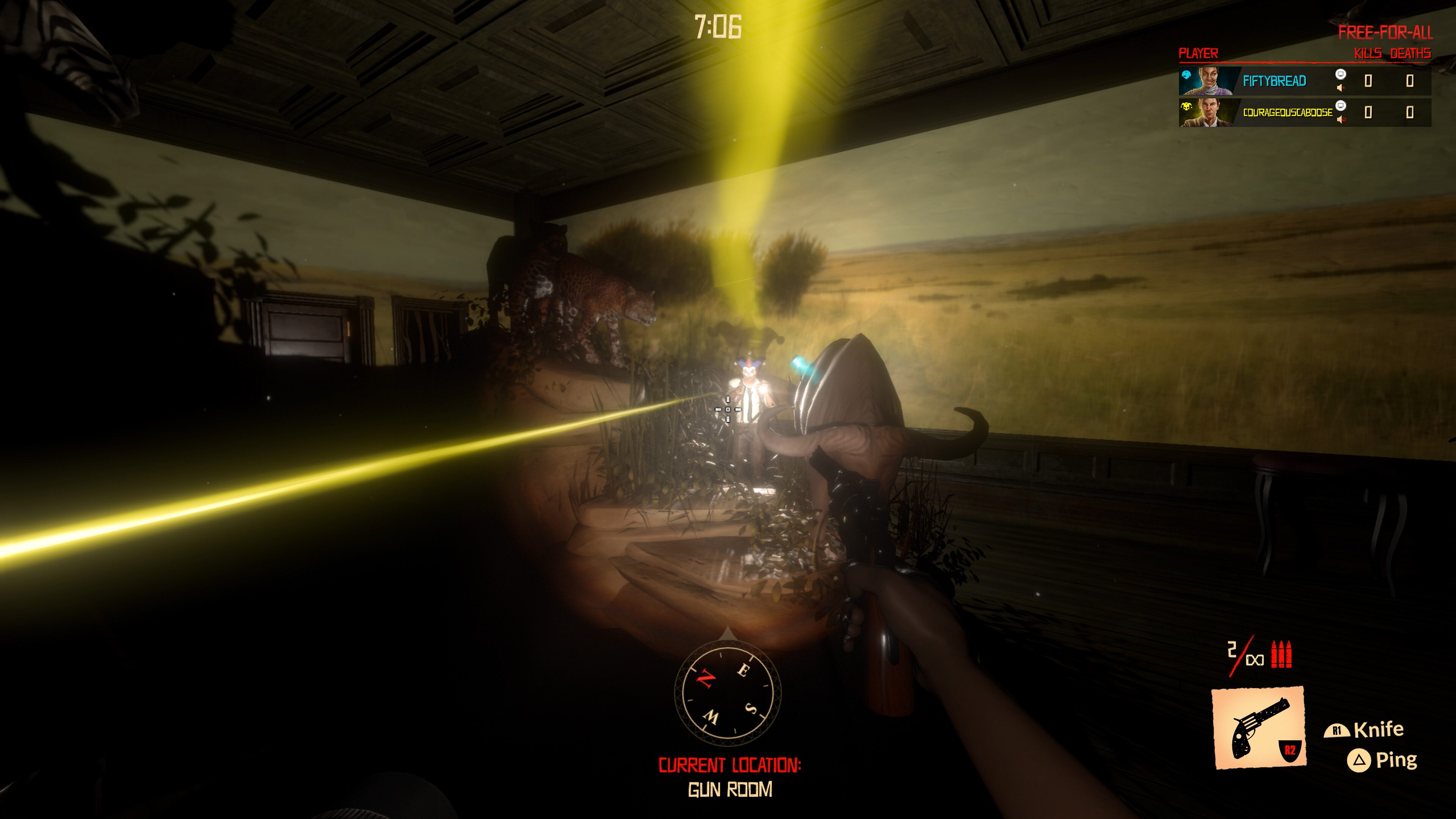This screenshot has width=1456, height=819.
Task: Click the R2 badge on the pistol card
Action: click(1290, 751)
